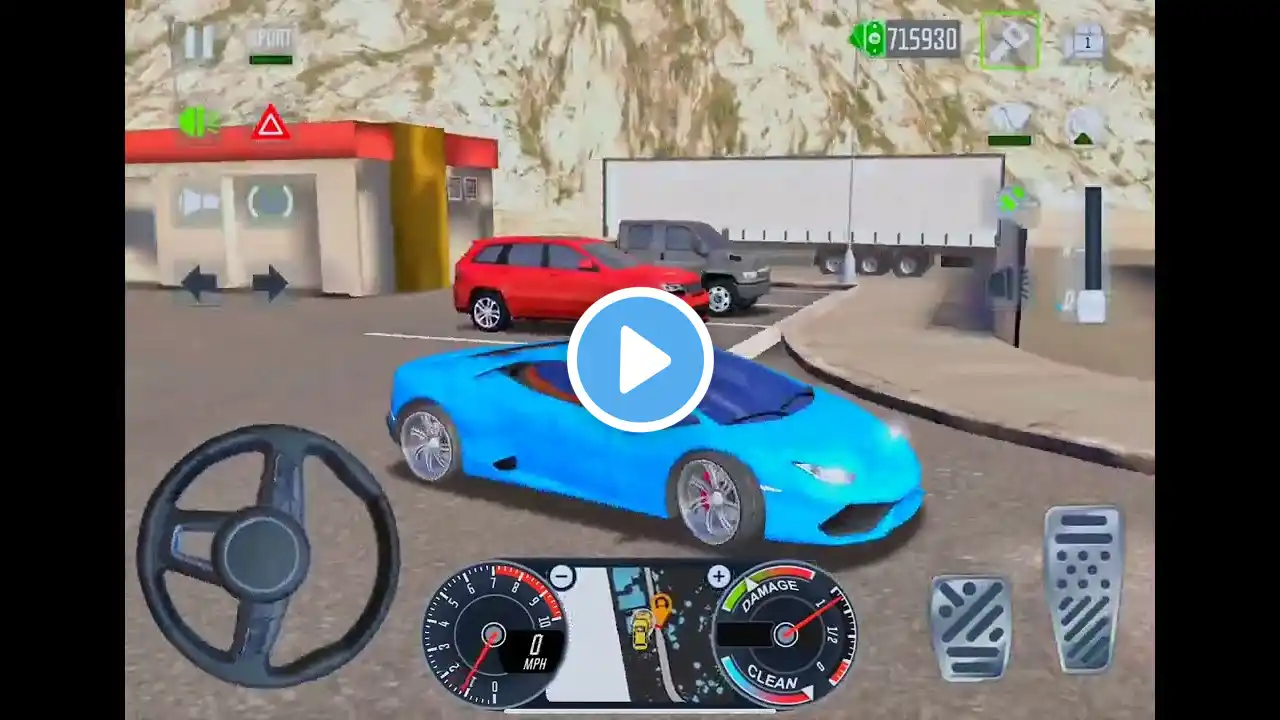Open the calendar icon showing 1
This screenshot has height=720, width=1280.
click(x=1085, y=42)
